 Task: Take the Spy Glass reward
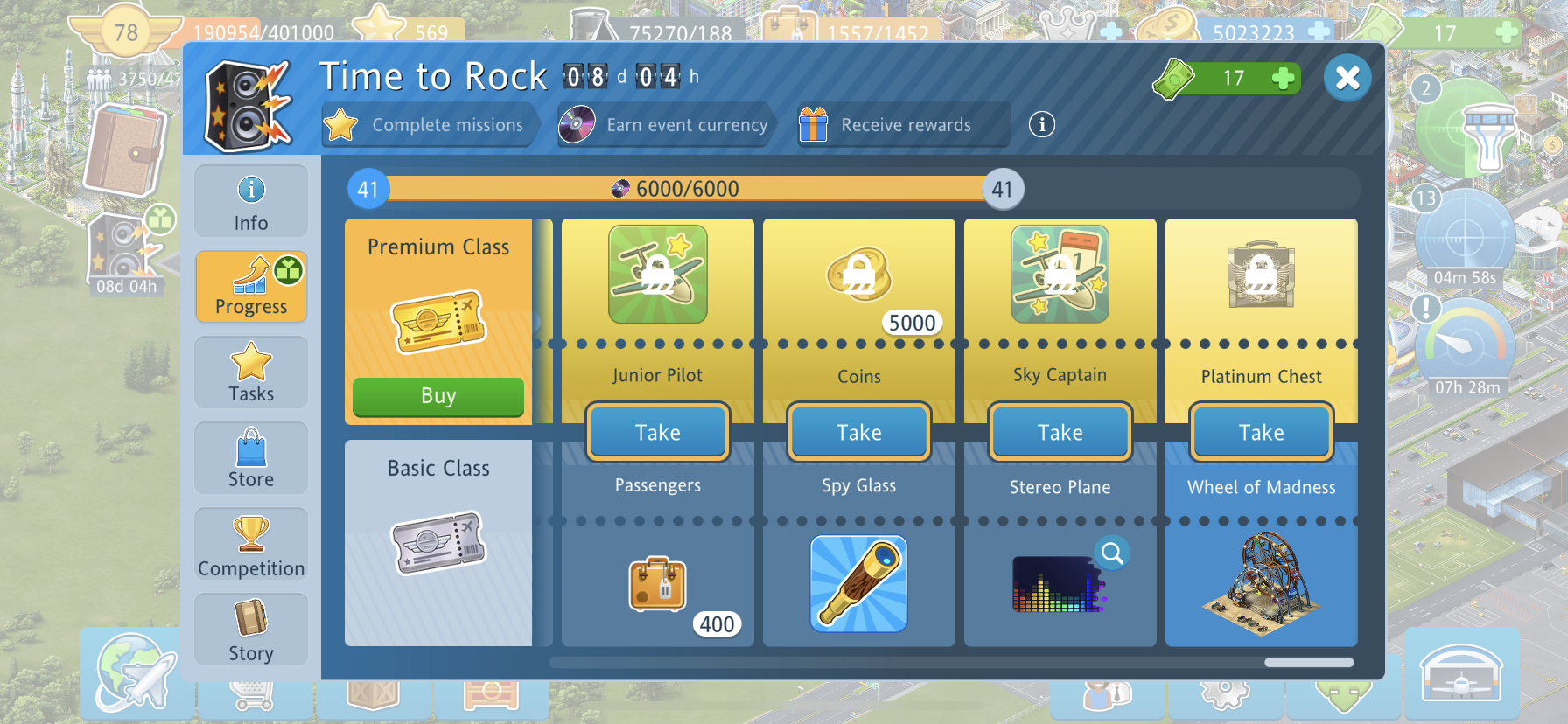[859, 432]
